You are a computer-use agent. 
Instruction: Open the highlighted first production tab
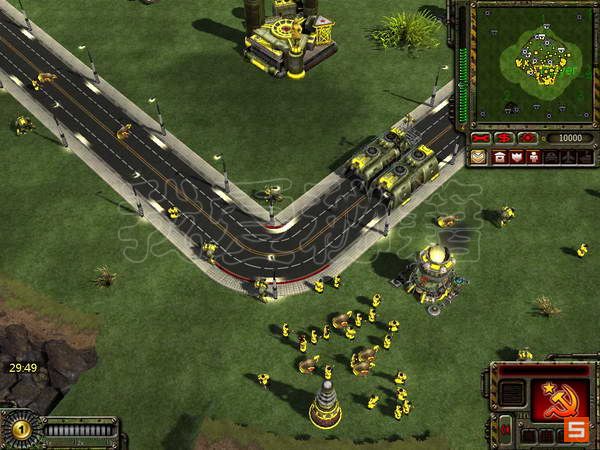(480, 157)
